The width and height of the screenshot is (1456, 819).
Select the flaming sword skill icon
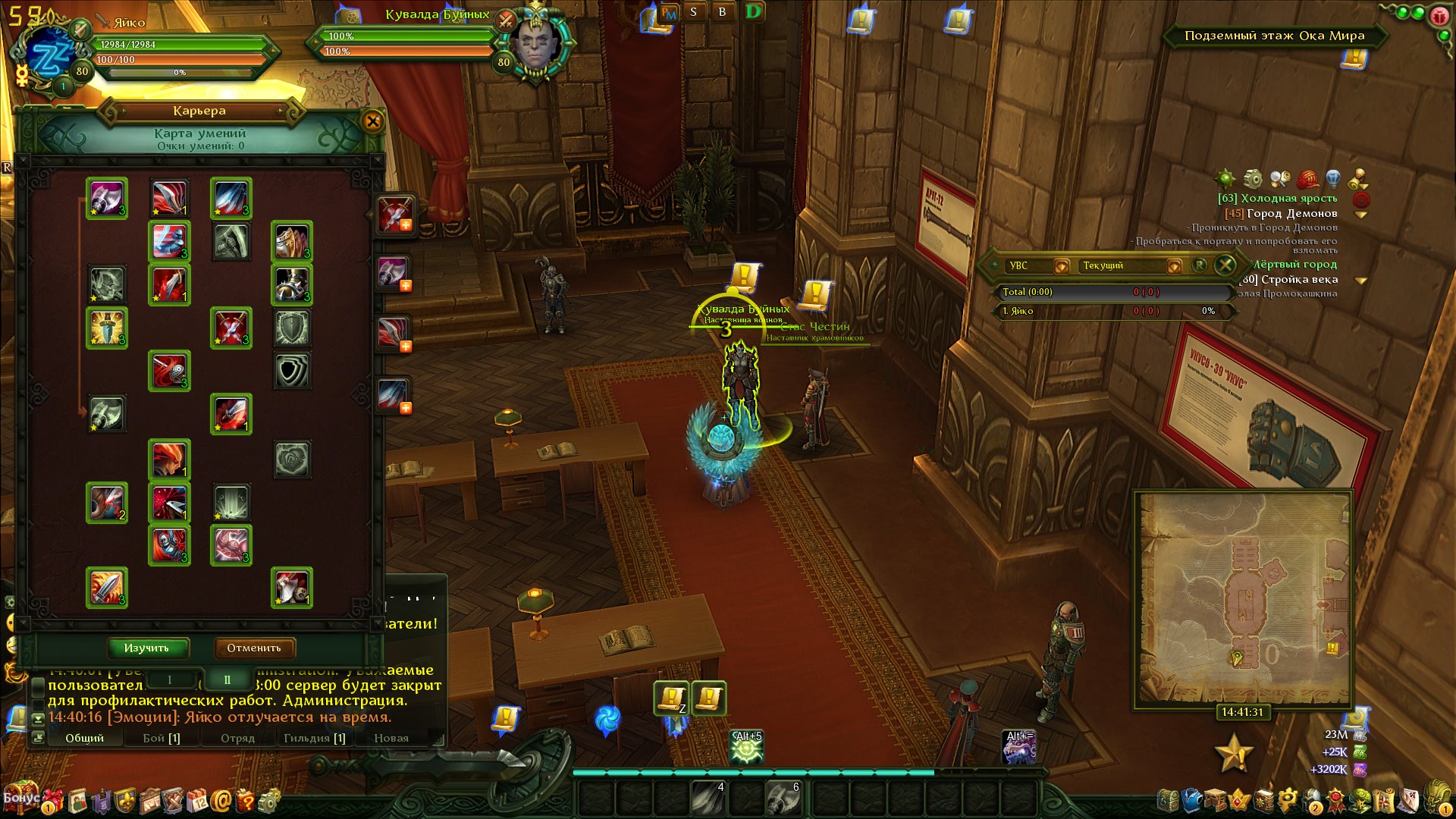pos(107,588)
